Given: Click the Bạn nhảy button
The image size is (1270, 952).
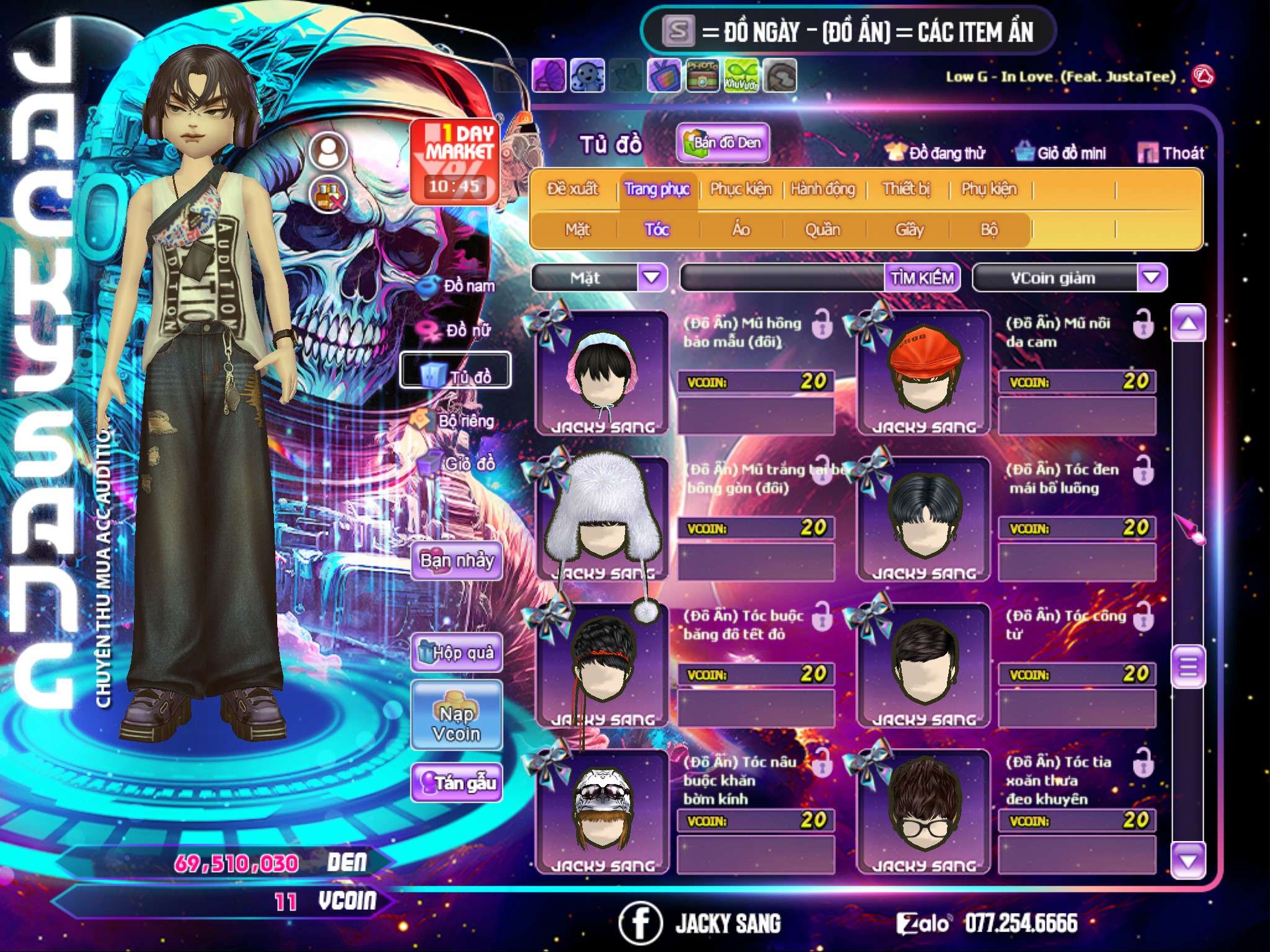Looking at the screenshot, I should click(456, 561).
